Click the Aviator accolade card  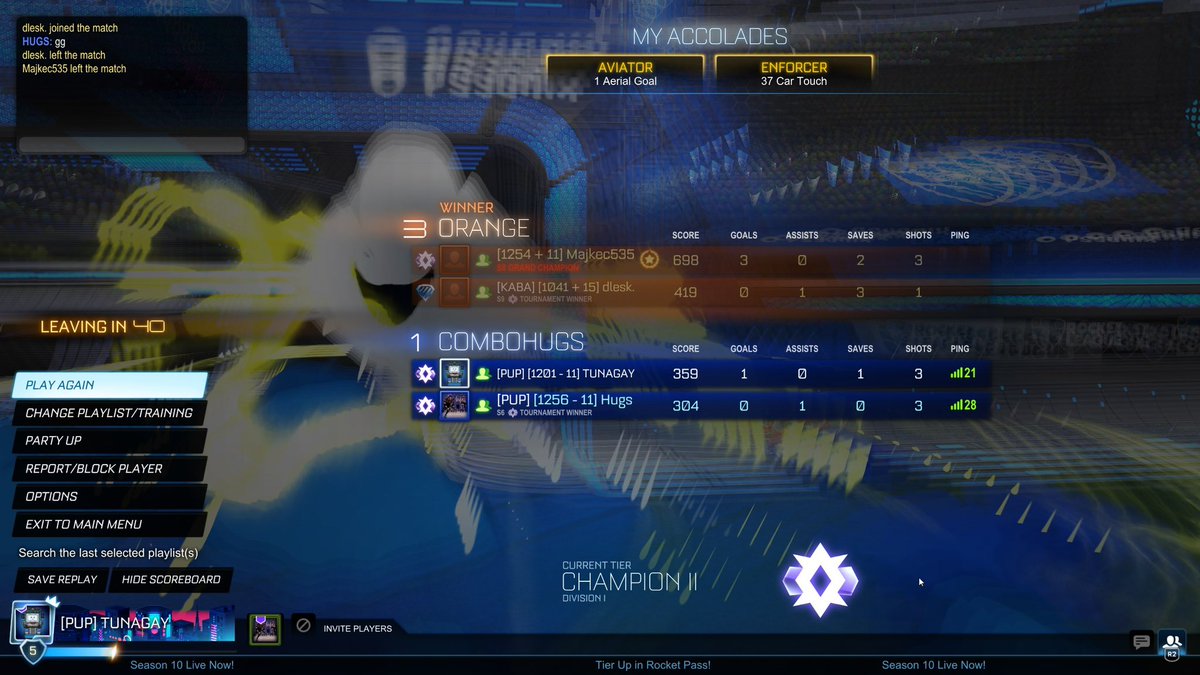[625, 73]
